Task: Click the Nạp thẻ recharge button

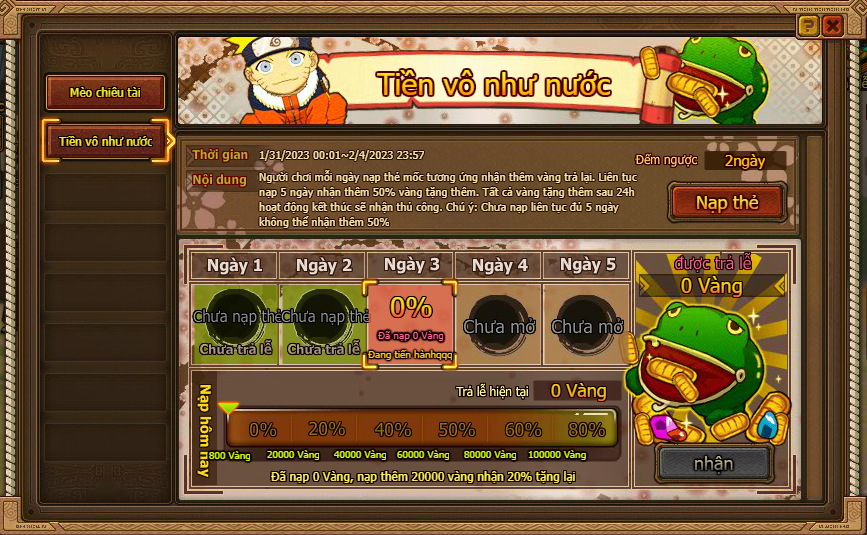Action: pyautogui.click(x=727, y=202)
